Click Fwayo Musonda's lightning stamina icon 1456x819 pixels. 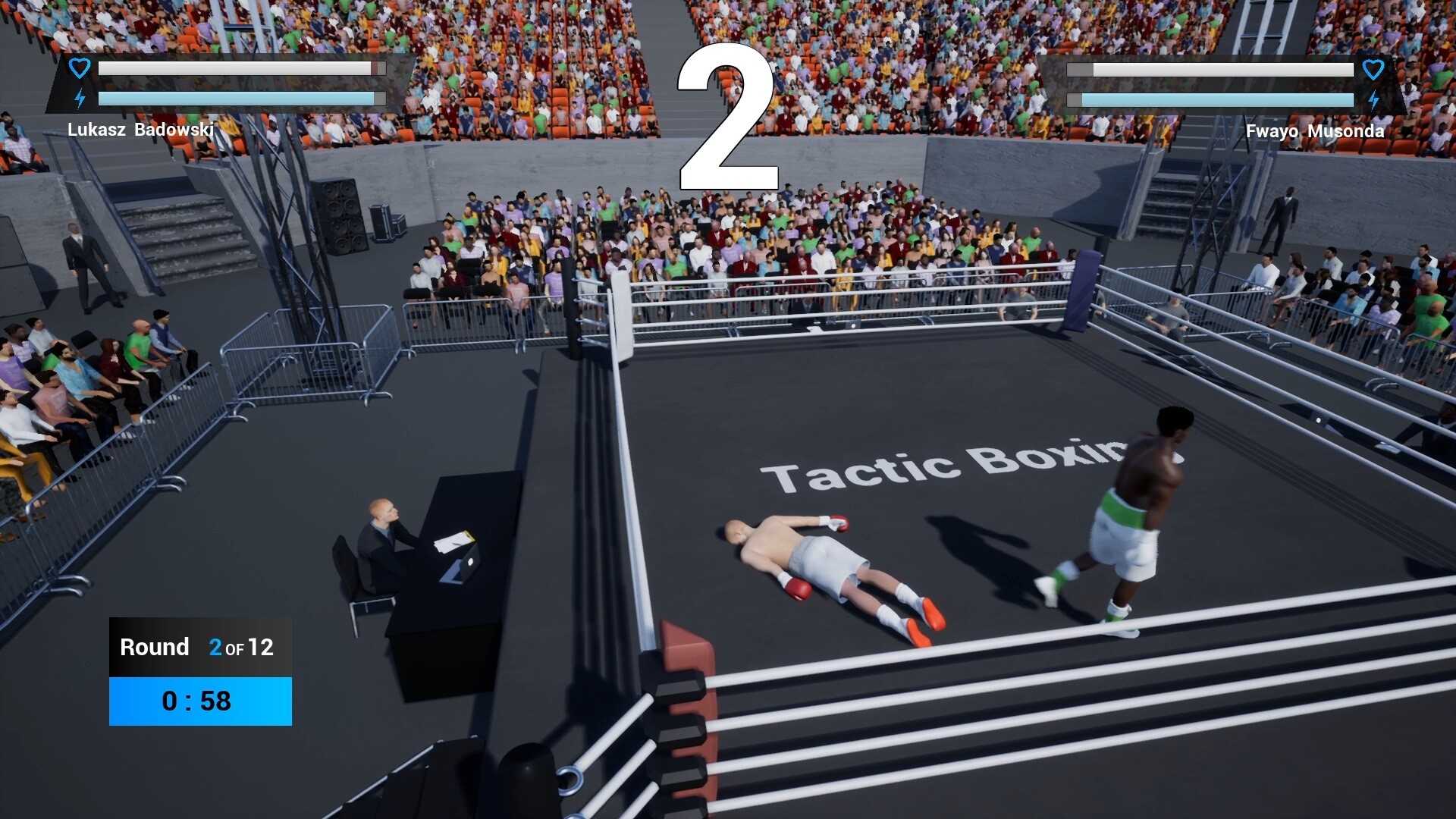(1374, 98)
